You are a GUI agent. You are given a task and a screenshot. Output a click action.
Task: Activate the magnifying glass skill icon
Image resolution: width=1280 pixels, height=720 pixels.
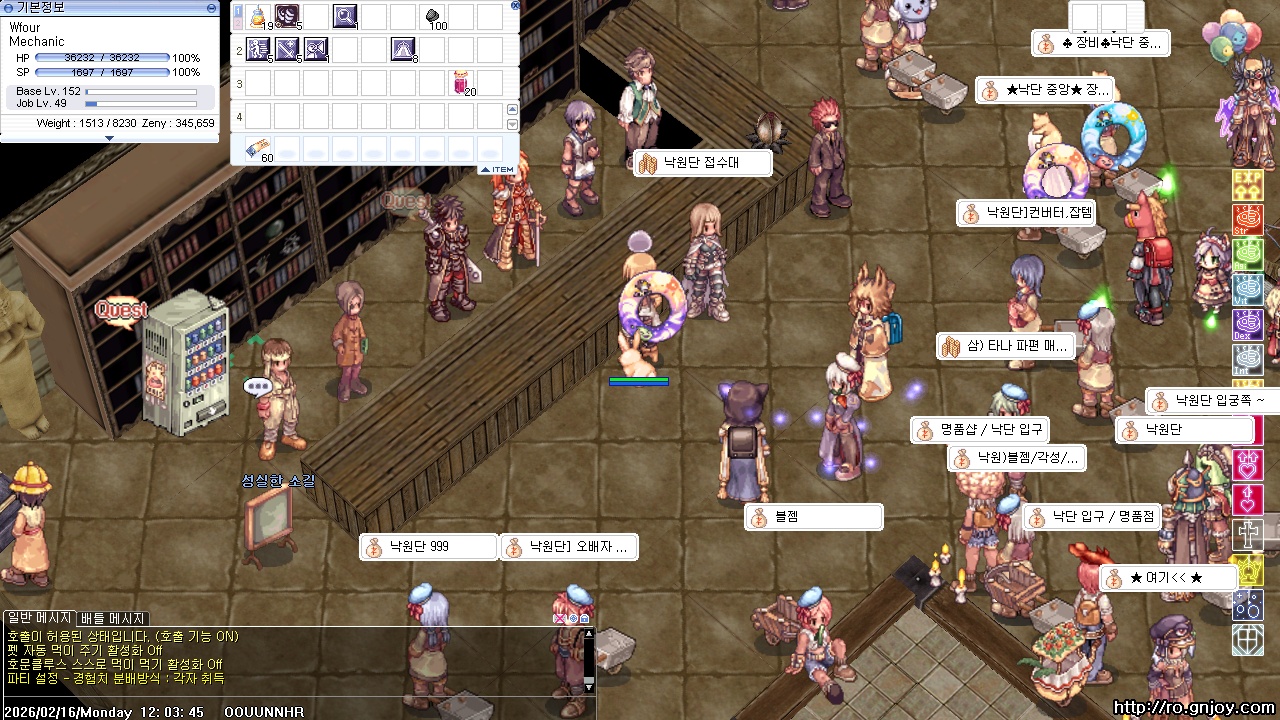coord(345,16)
